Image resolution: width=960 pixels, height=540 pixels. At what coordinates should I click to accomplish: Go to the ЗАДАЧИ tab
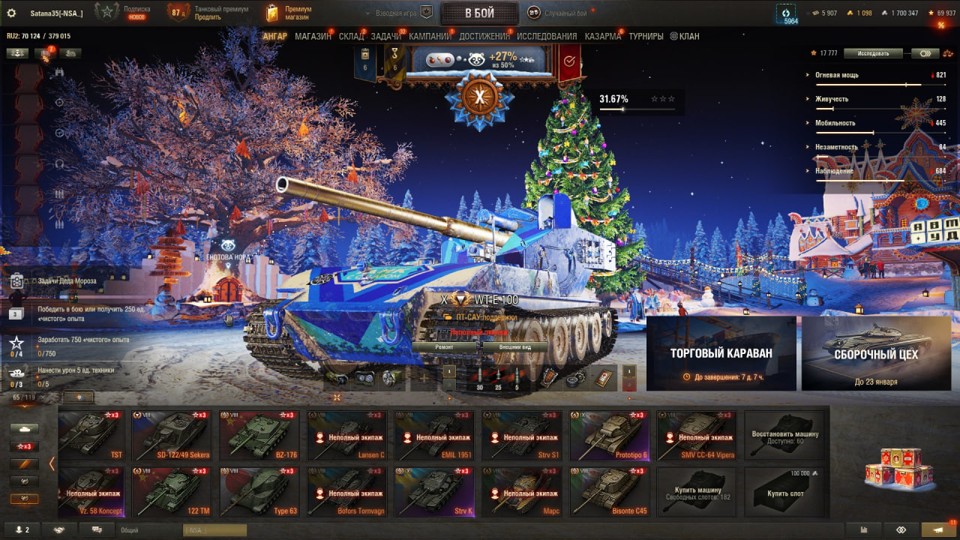[386, 37]
